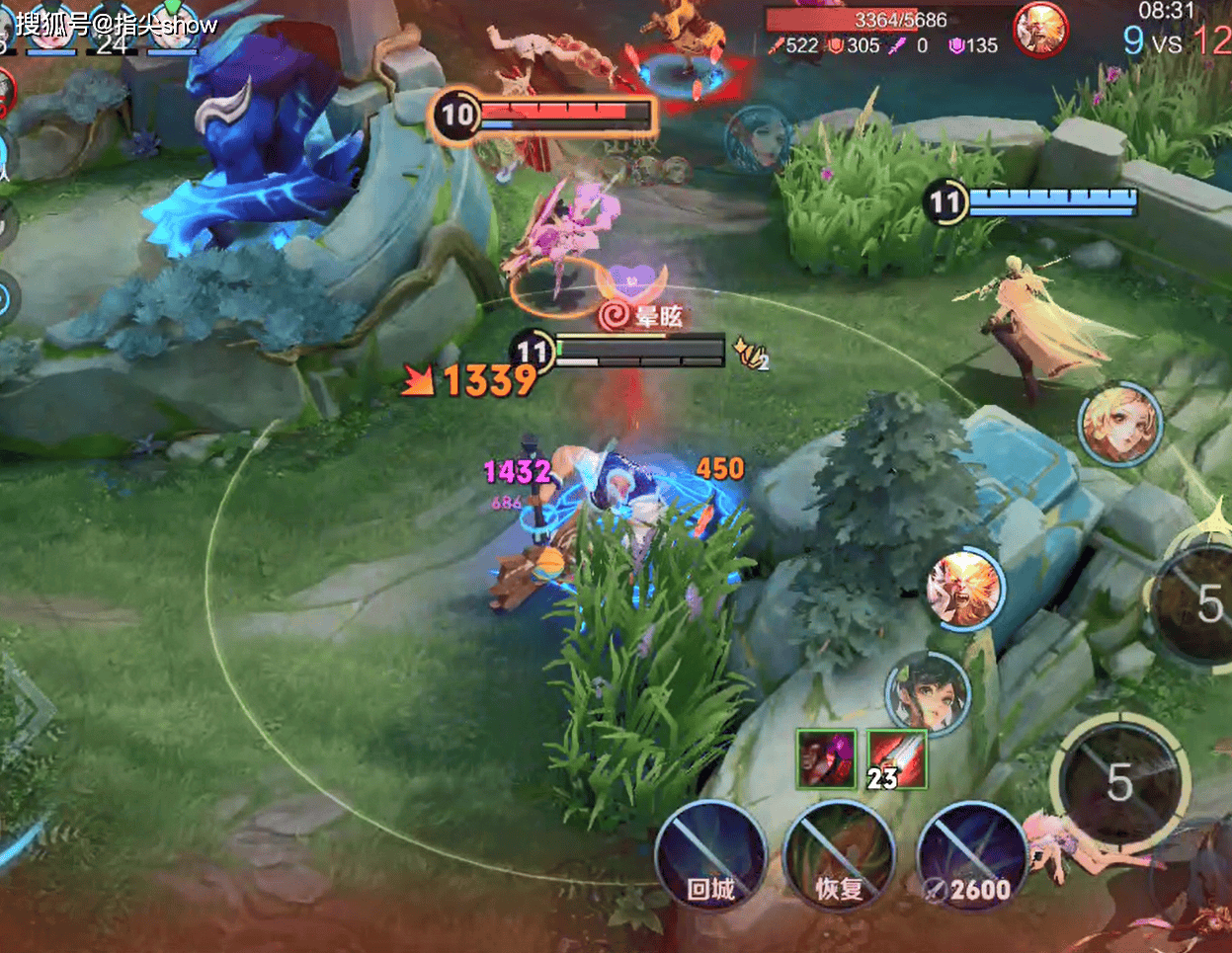Target the blonde woman hero portrait

point(1119,425)
